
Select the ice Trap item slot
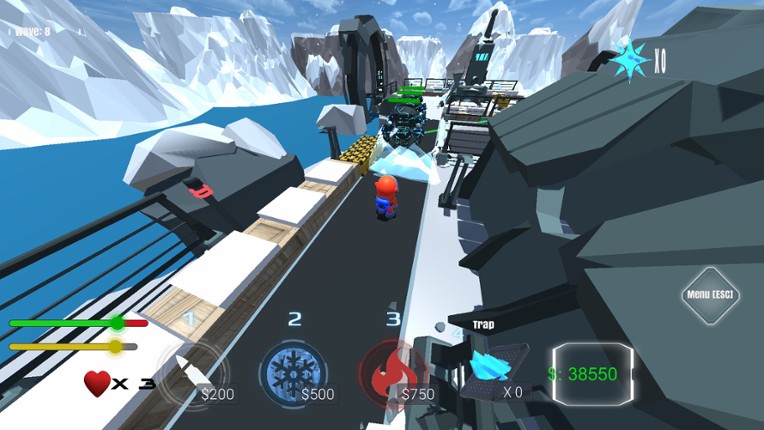point(495,365)
